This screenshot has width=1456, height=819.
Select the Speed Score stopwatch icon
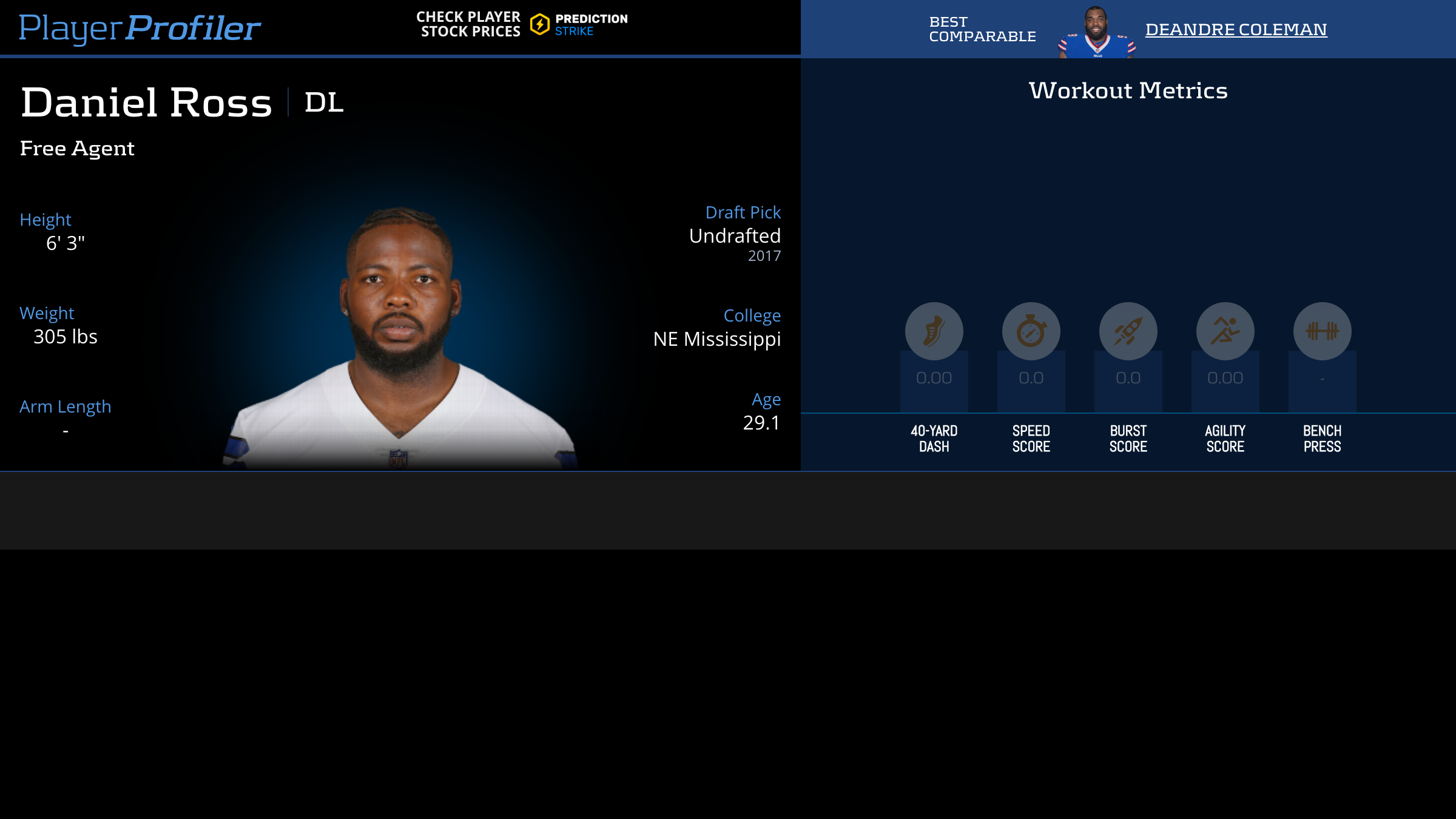tap(1031, 331)
